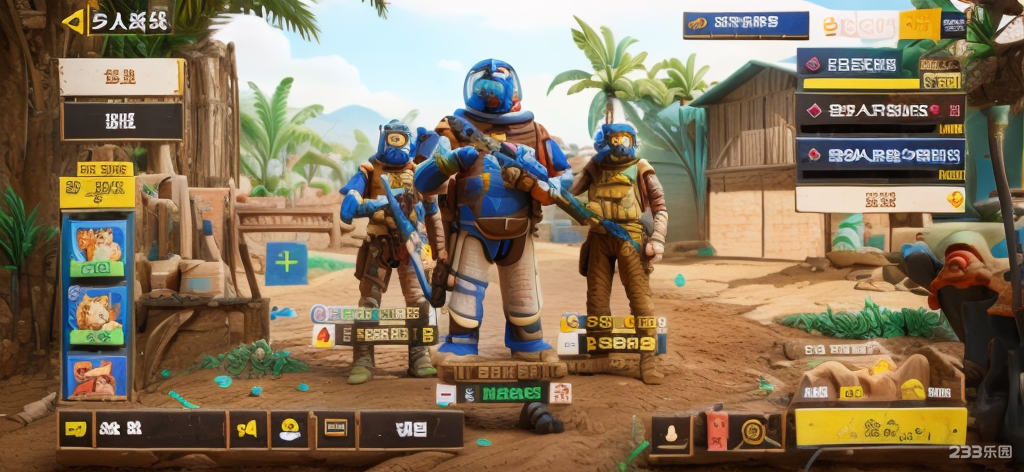Click the yellow back arrow at top left
This screenshot has height=472, width=1024.
click(74, 21)
